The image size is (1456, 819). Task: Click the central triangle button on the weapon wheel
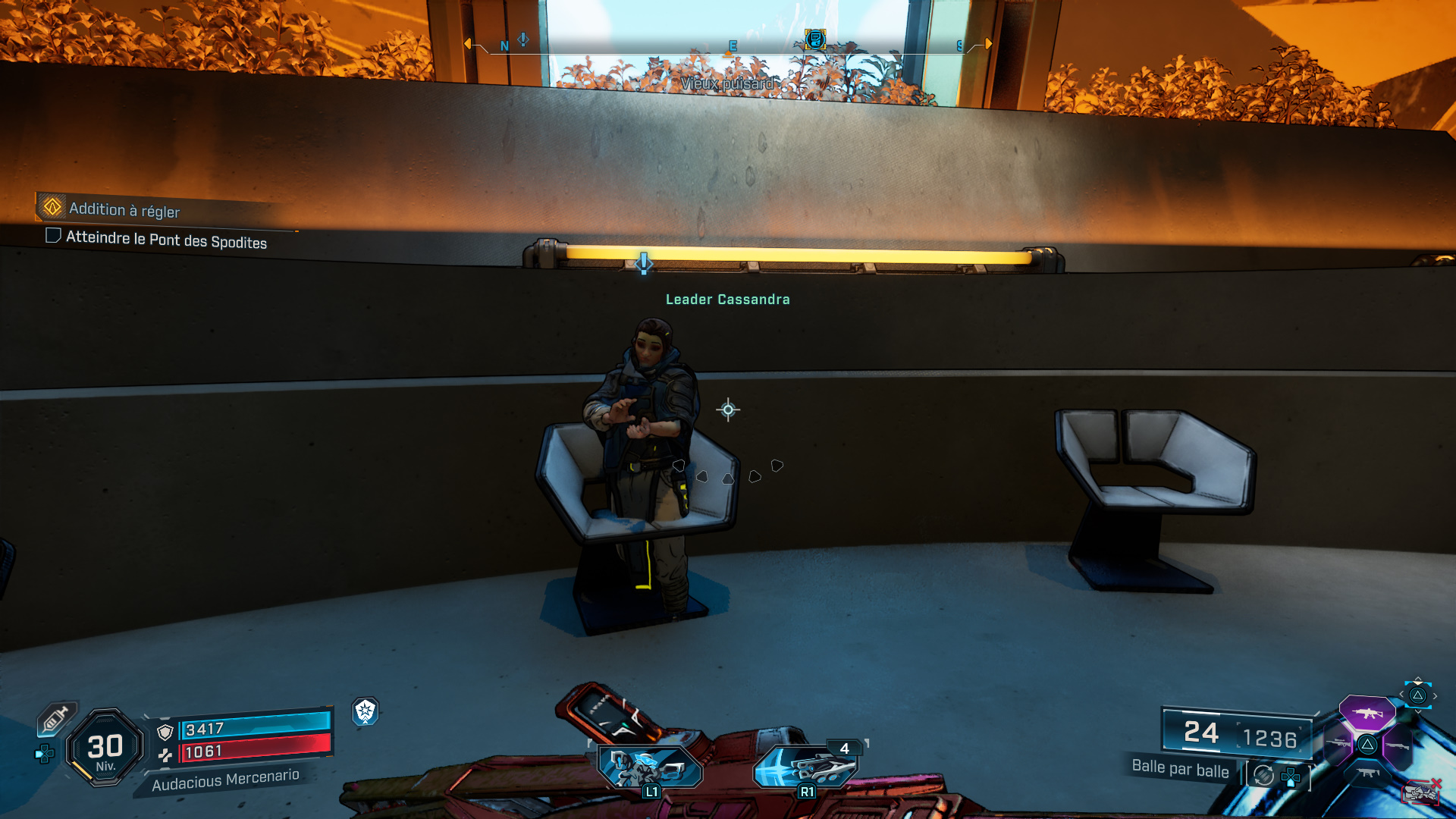point(1367,744)
